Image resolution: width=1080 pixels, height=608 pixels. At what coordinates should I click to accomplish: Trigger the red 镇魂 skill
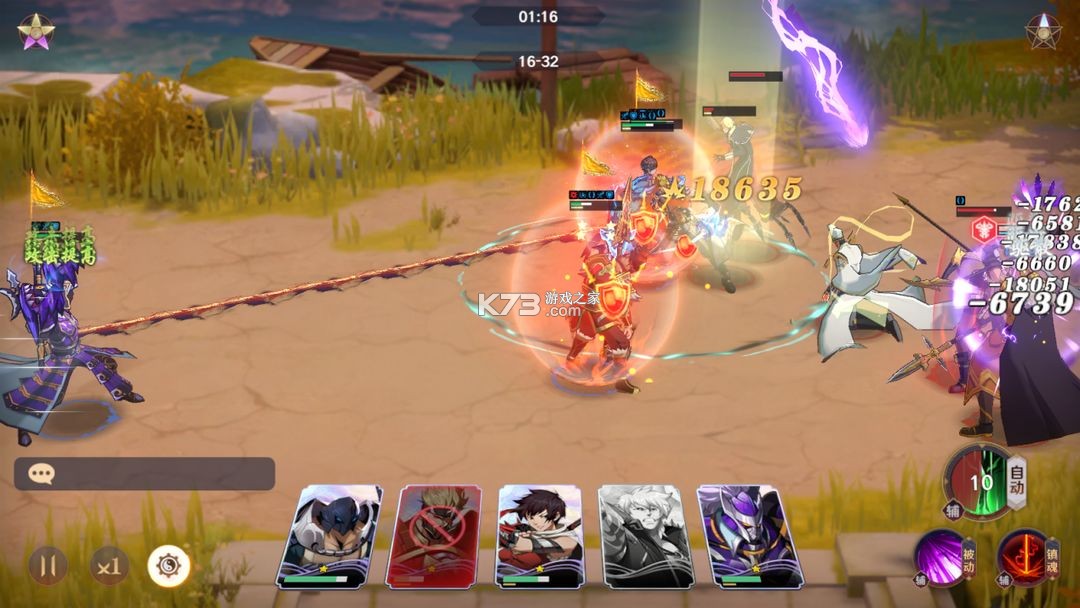[1025, 556]
